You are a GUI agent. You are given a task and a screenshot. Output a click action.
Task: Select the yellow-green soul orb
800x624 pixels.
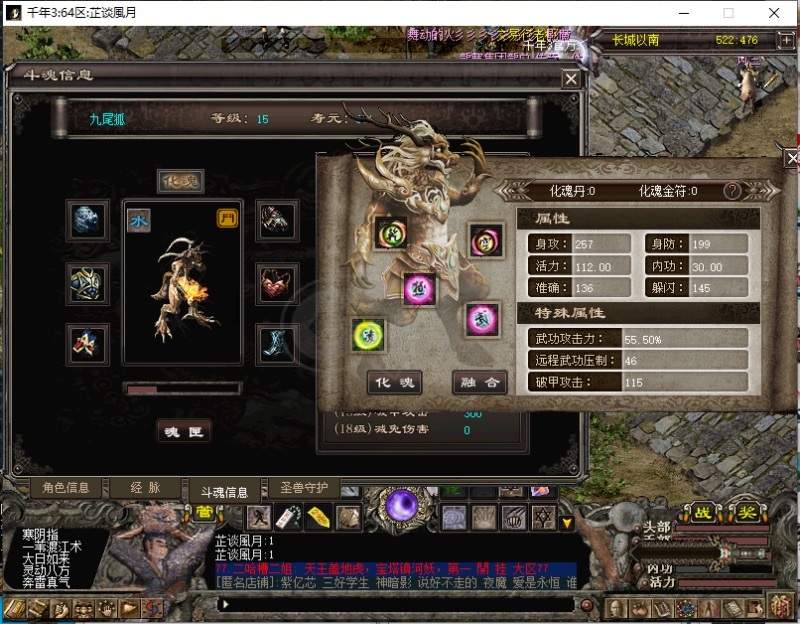point(368,335)
